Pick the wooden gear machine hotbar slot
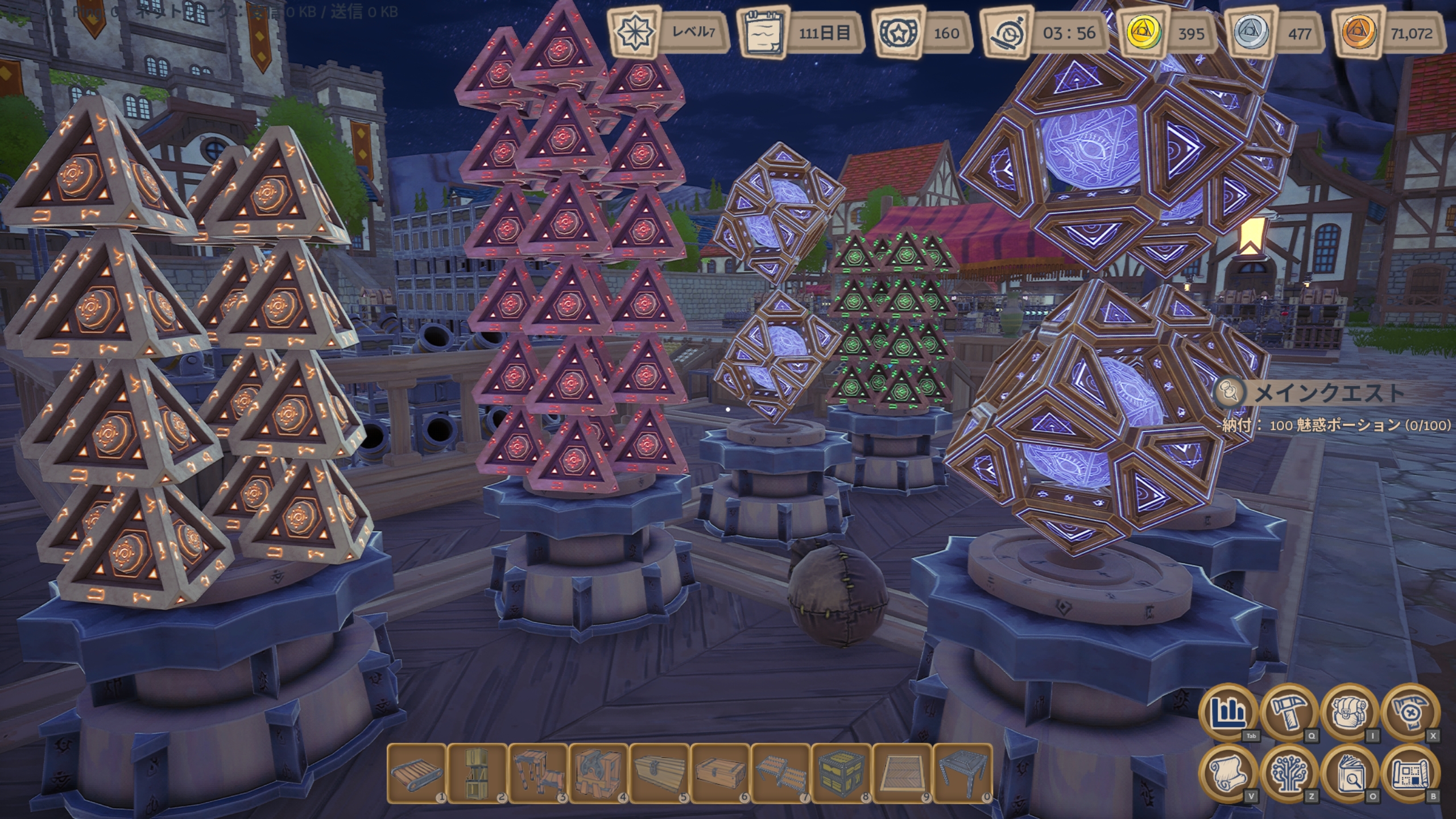The height and width of the screenshot is (819, 1456). click(599, 773)
